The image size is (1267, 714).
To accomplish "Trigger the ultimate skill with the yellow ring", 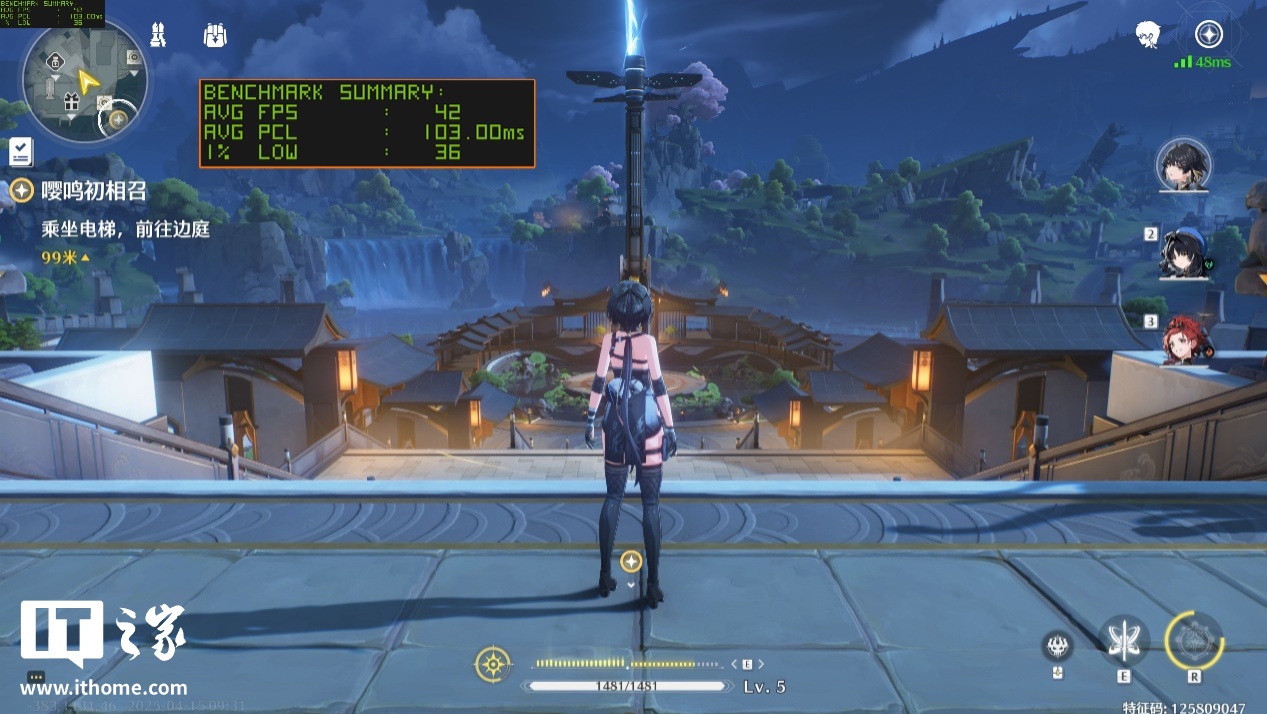I will click(1194, 641).
